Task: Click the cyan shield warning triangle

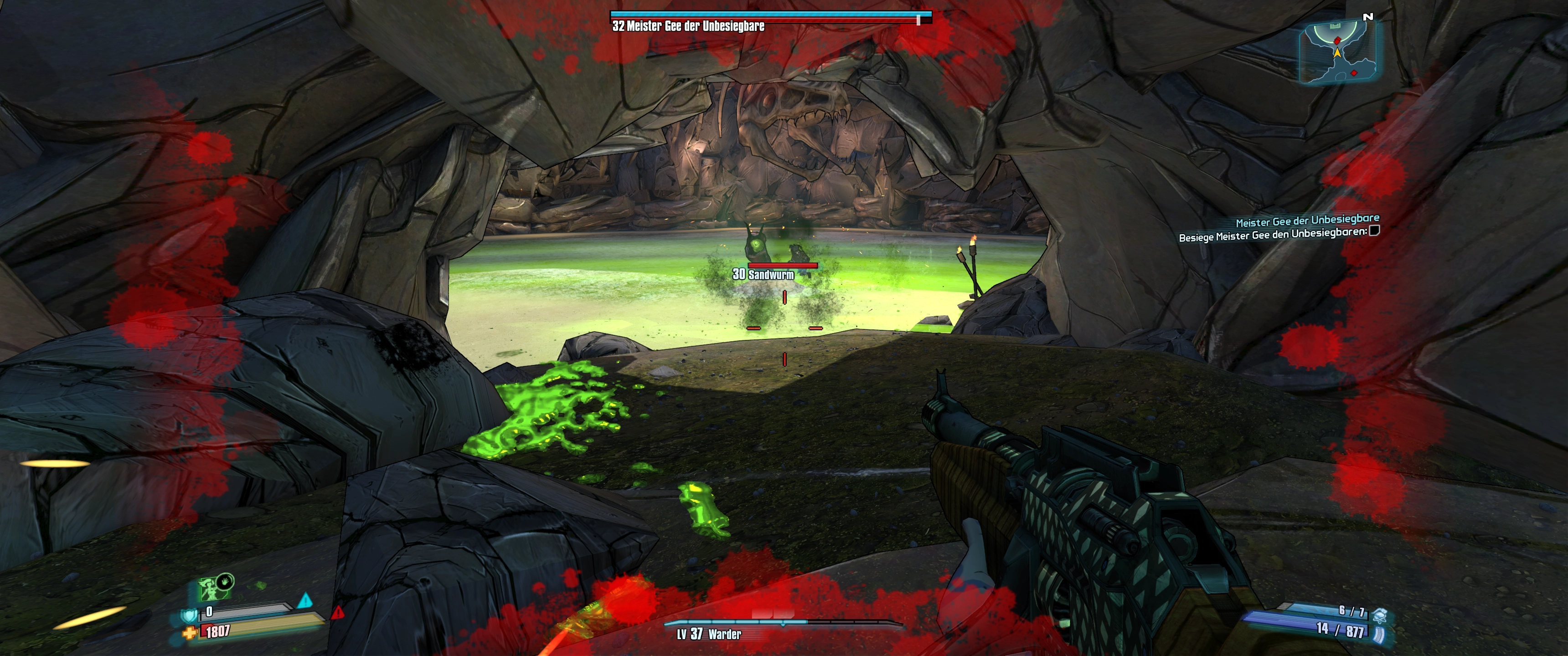Action: point(304,600)
